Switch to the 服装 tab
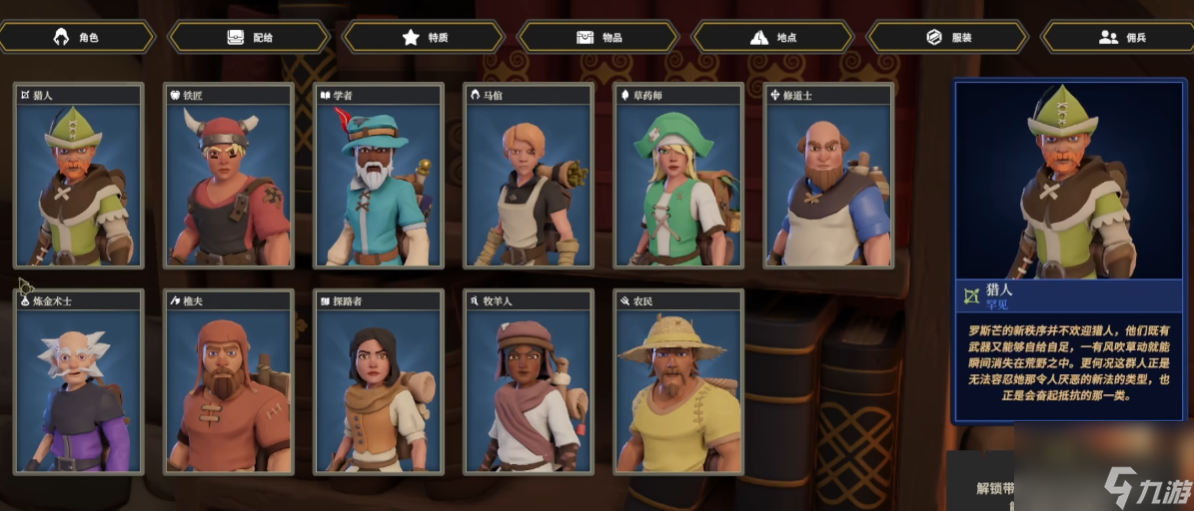The height and width of the screenshot is (511, 1194). click(947, 38)
